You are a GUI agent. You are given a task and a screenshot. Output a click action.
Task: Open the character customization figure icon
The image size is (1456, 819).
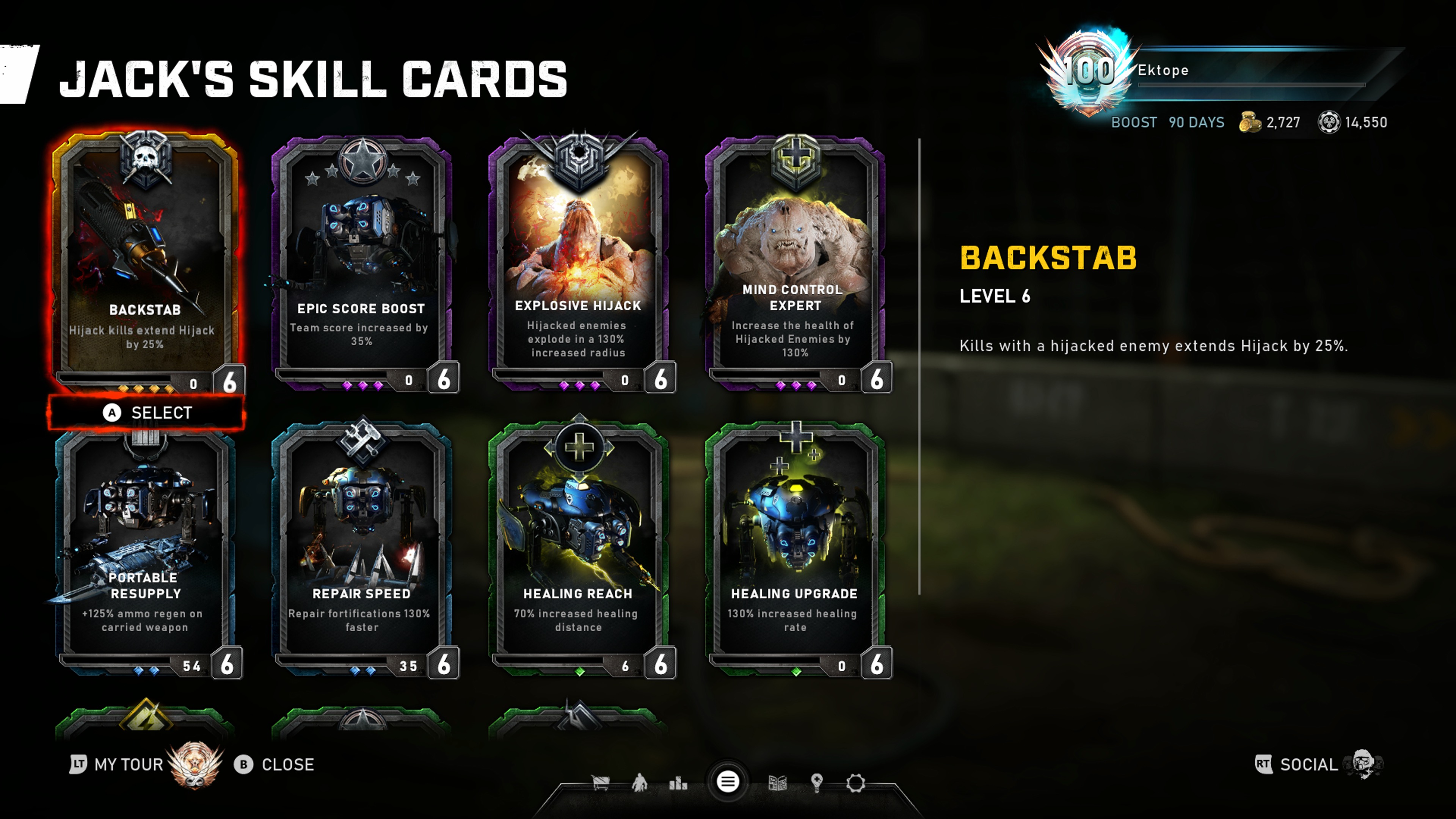pyautogui.click(x=639, y=783)
